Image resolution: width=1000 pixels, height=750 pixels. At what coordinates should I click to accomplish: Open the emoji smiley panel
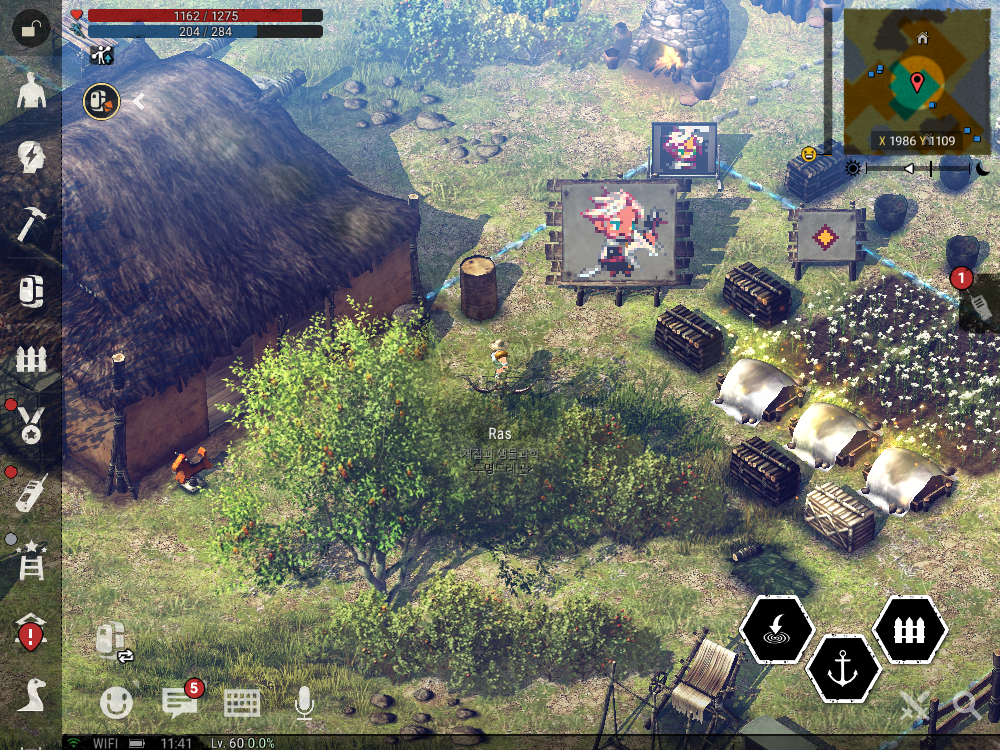[x=116, y=704]
